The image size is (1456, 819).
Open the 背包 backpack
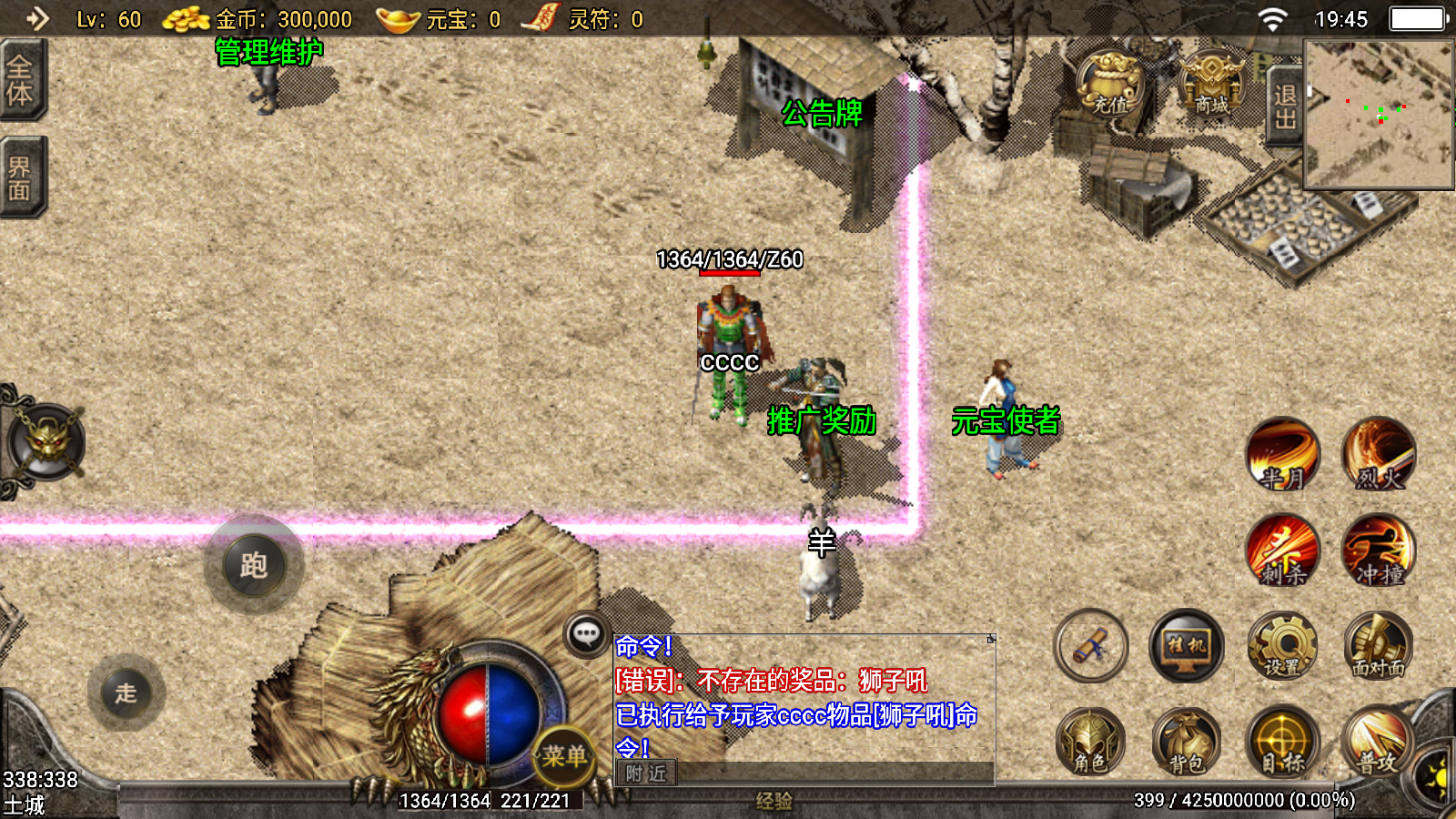1187,742
